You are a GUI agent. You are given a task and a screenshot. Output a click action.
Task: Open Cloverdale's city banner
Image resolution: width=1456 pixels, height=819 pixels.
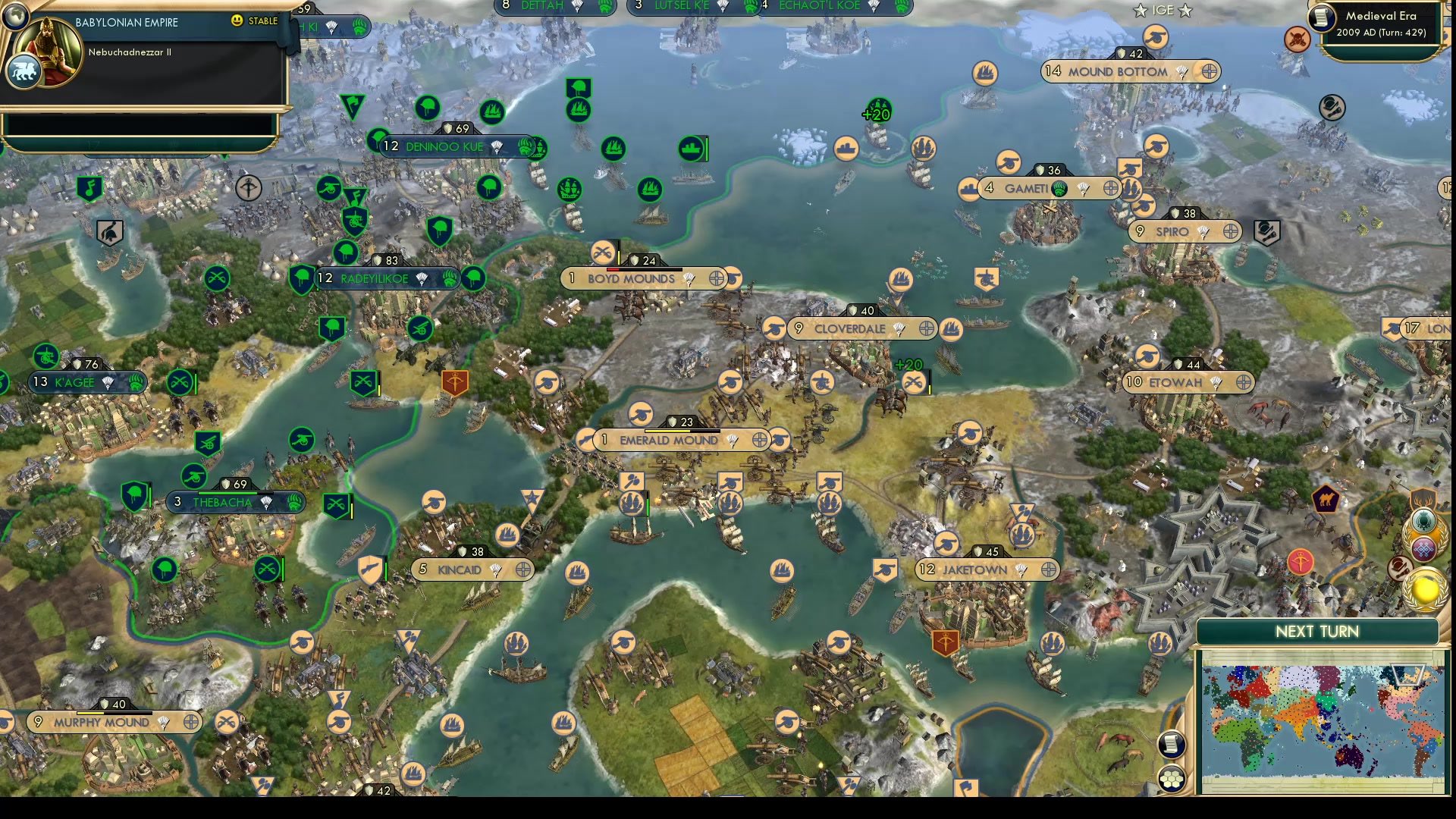coord(849,329)
